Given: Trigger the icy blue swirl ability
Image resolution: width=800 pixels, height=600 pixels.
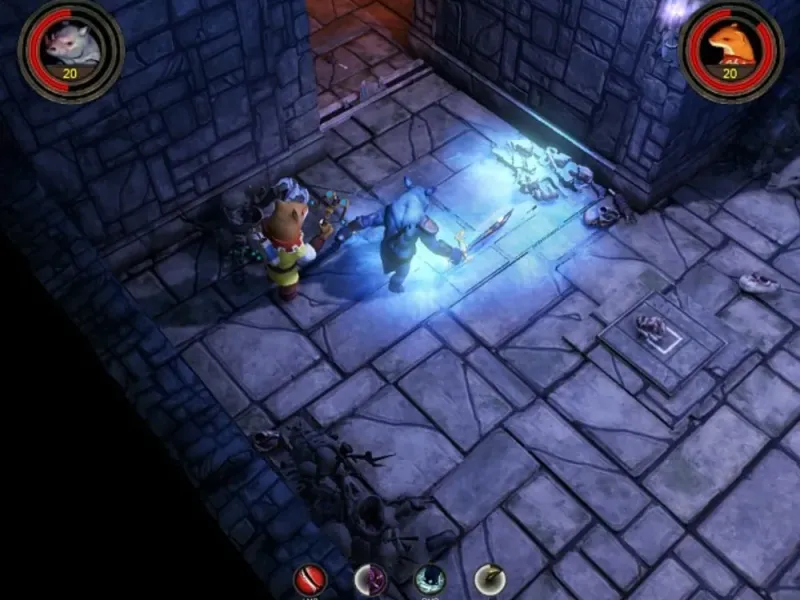Looking at the screenshot, I should click(x=430, y=580).
